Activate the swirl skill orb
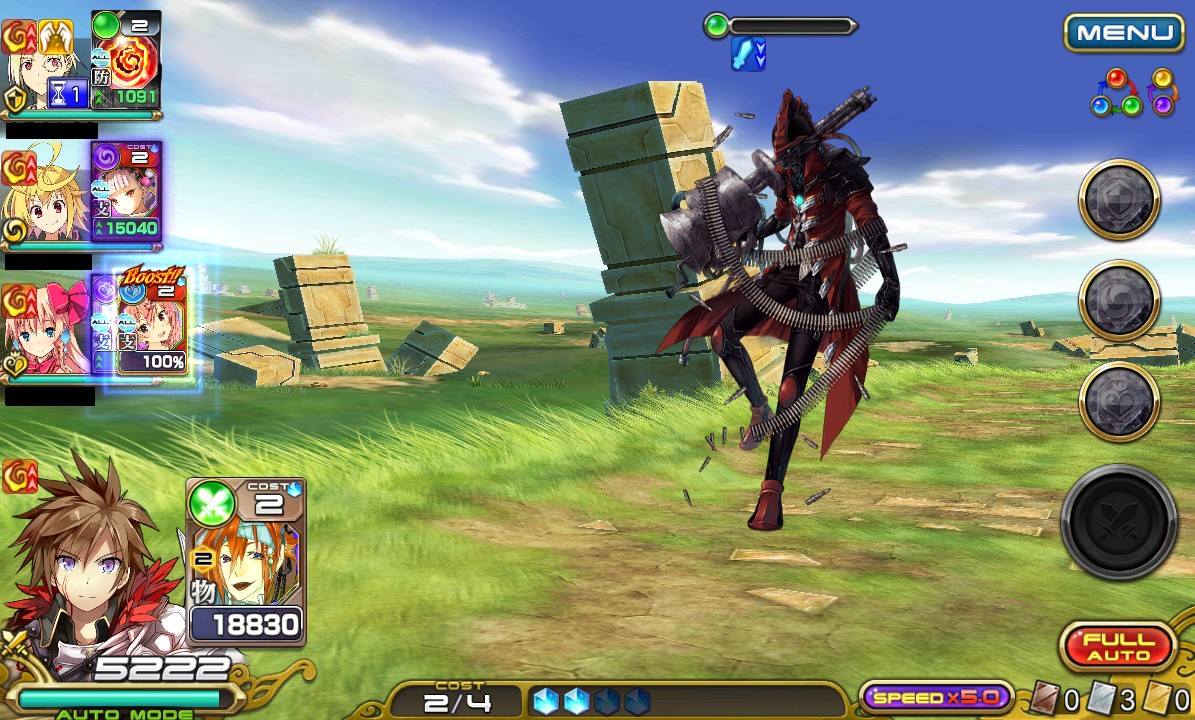Screen dimensions: 1195x720 (x=1119, y=301)
